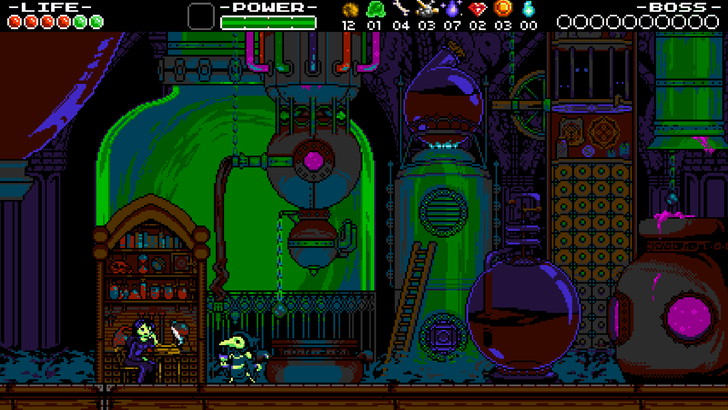728x410 pixels.
Task: Choose the white bone icon
Action: coord(401,9)
